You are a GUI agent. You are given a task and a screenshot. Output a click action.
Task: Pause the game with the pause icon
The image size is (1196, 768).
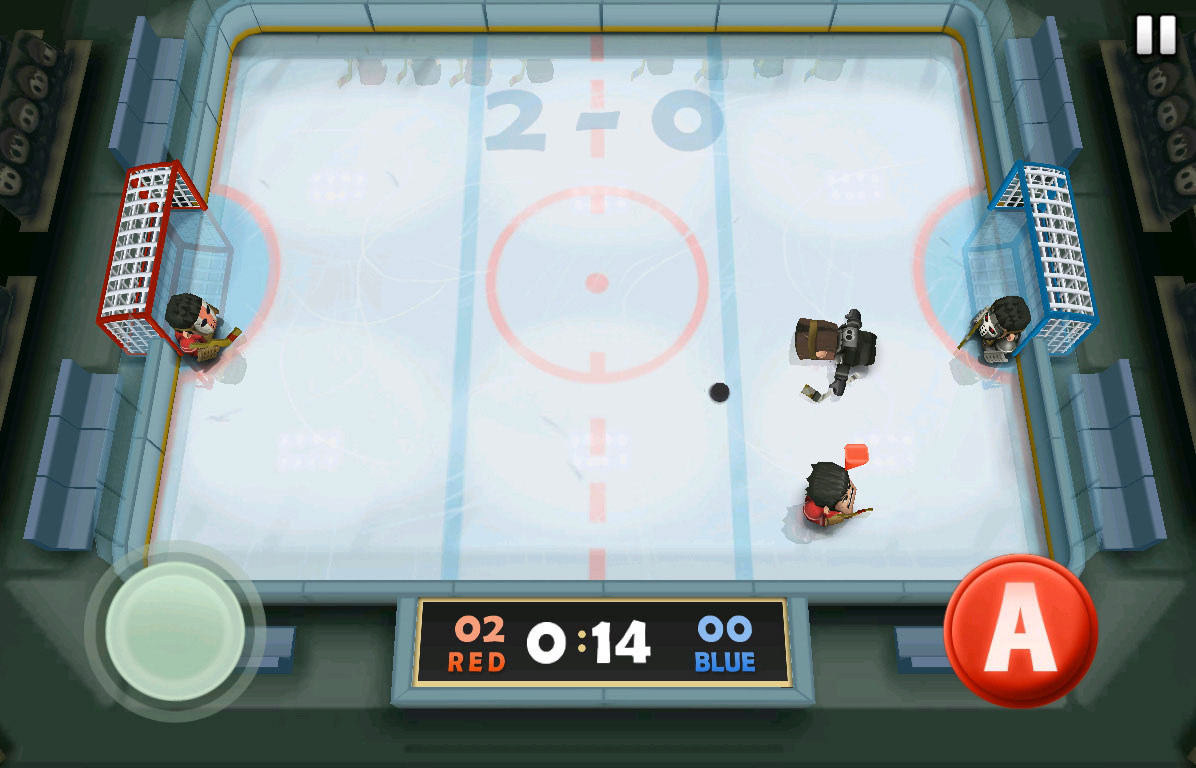(x=1156, y=35)
